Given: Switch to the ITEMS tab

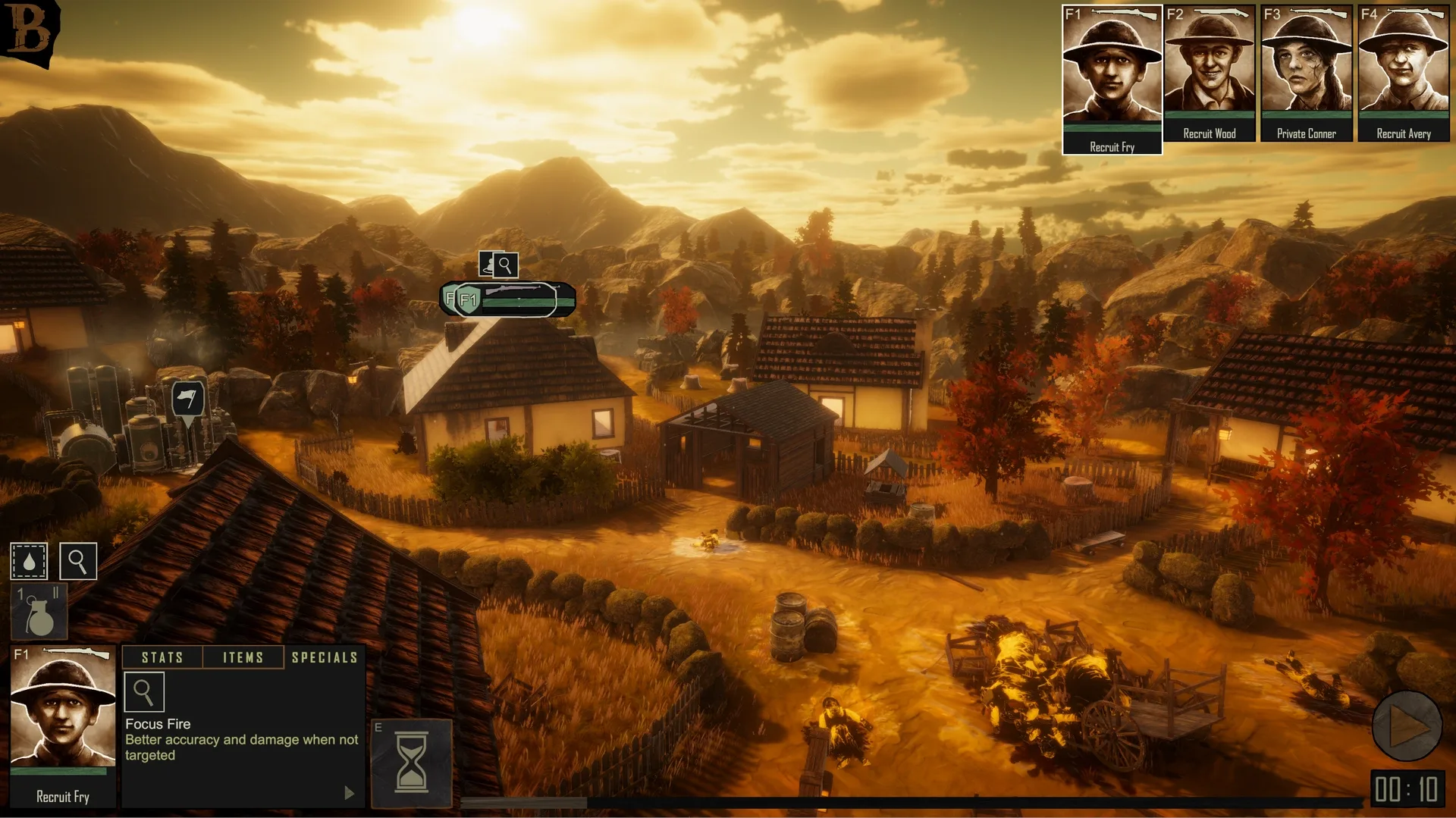Looking at the screenshot, I should pos(243,657).
